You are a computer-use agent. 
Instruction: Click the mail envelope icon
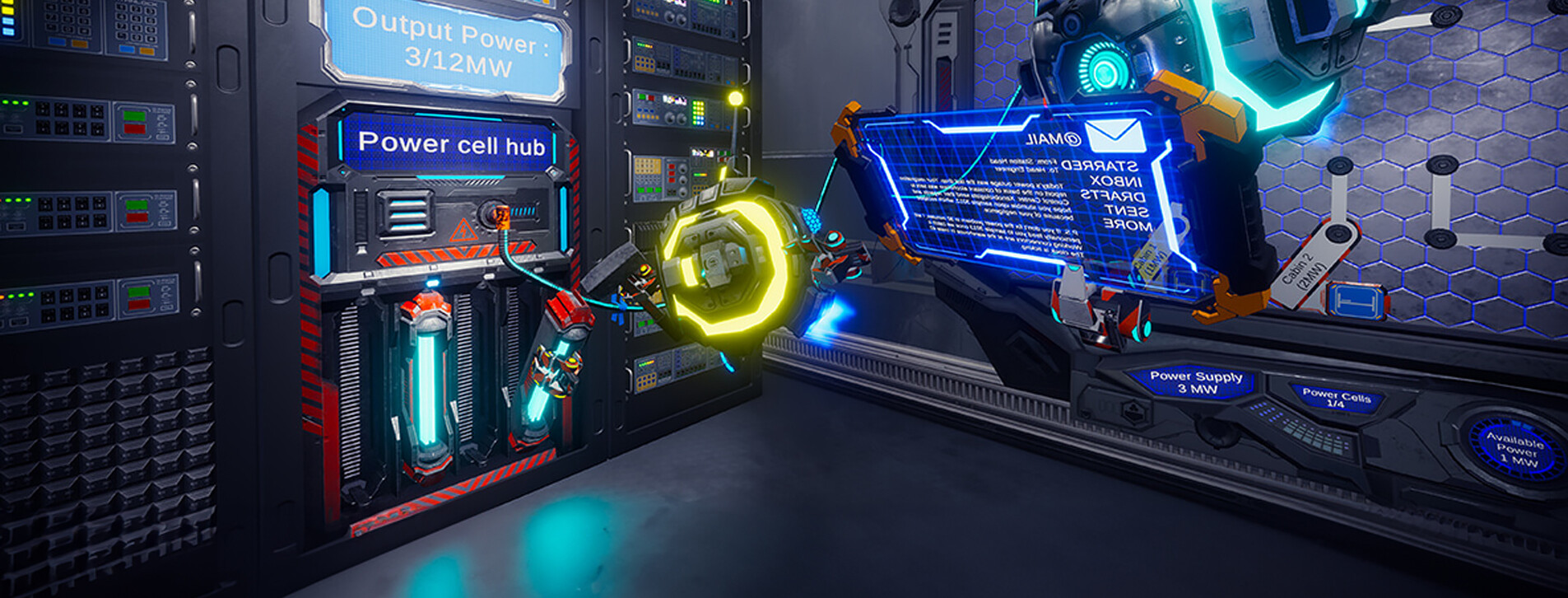coord(1114,136)
